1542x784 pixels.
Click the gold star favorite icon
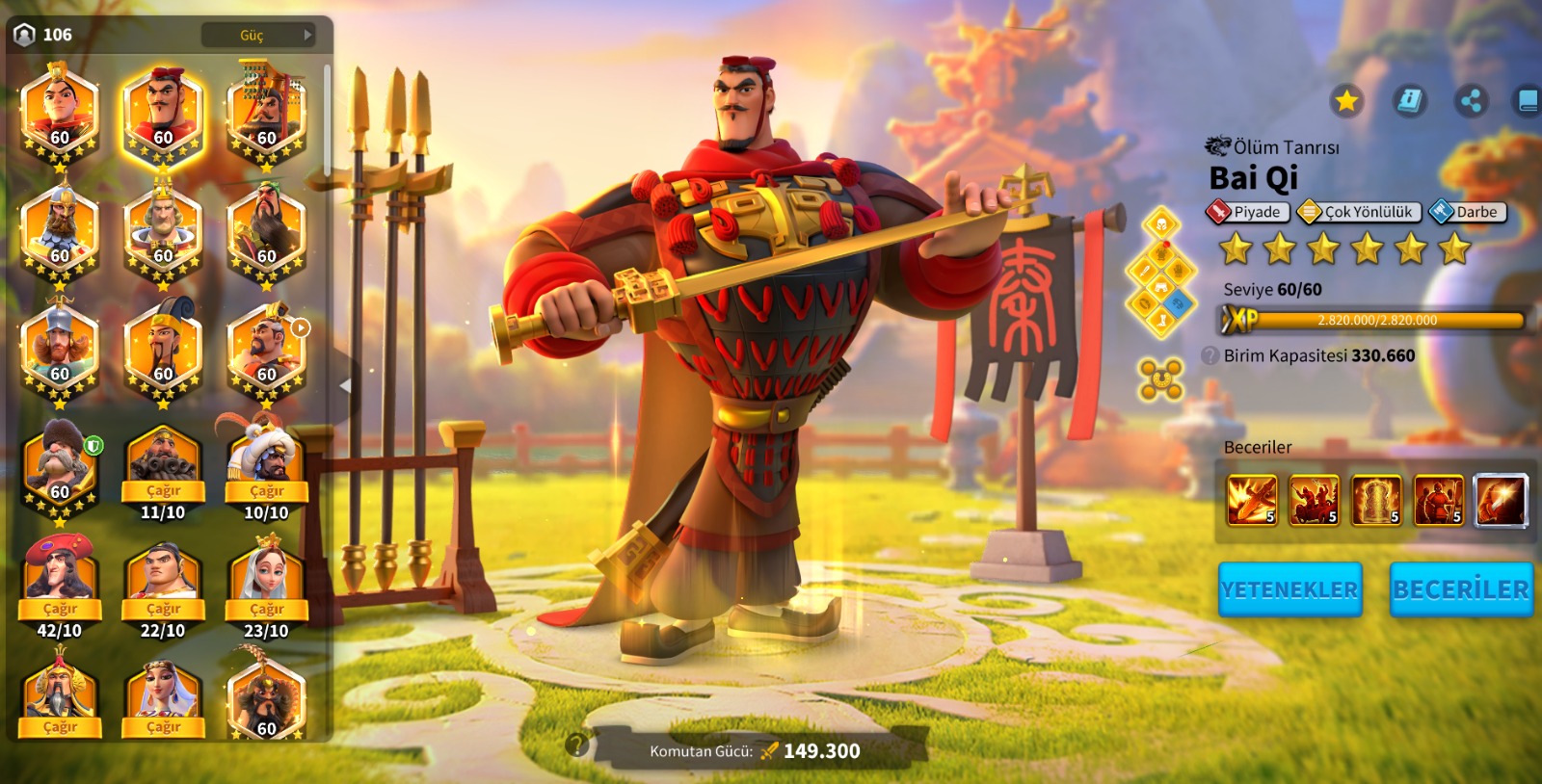1346,100
